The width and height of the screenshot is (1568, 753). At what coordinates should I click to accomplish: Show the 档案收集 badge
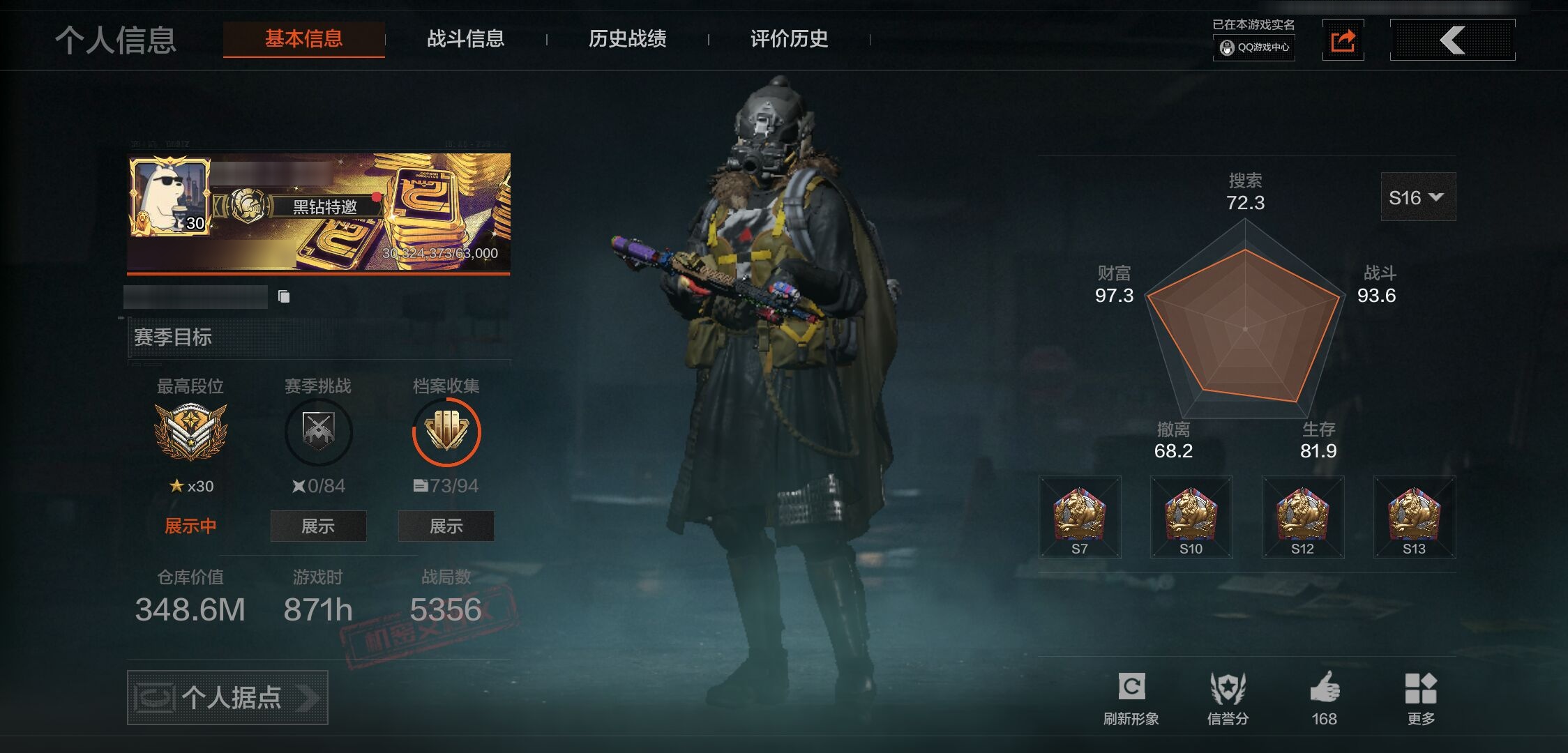click(x=446, y=526)
